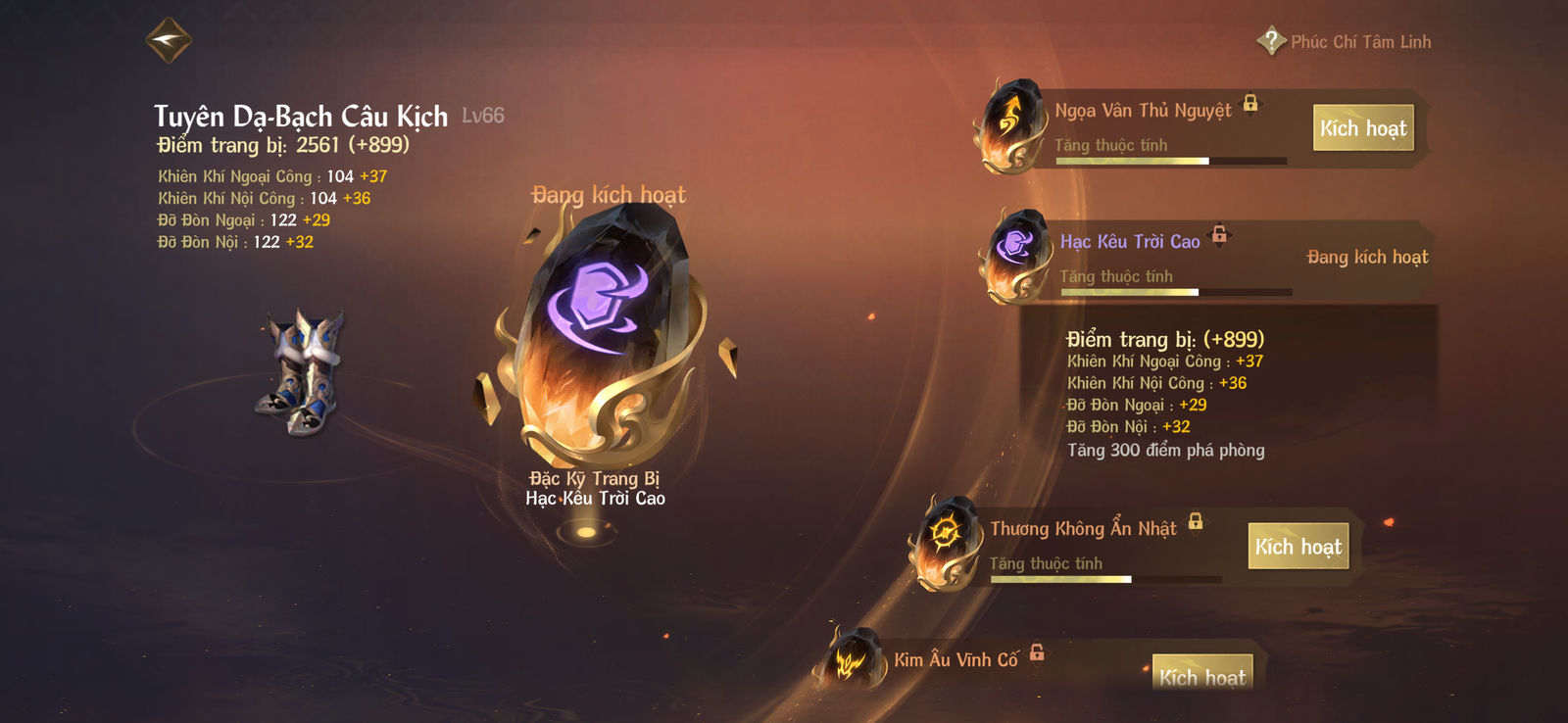Screen dimensions: 1568x723
Task: Expand Thương Không Ẩn Nhật attribute details
Action: [x=1047, y=563]
